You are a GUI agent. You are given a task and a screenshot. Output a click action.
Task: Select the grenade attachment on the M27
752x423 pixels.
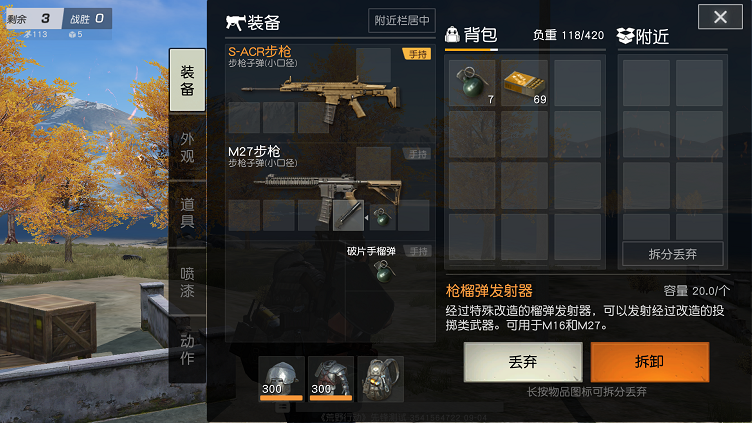coord(381,215)
